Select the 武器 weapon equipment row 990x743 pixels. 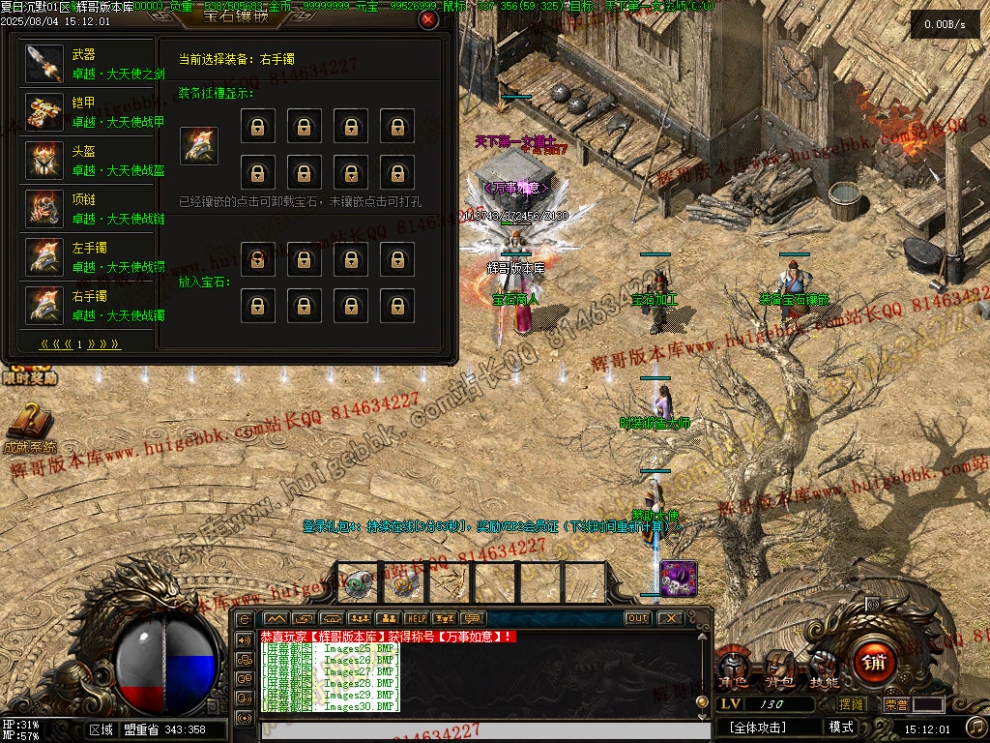(x=88, y=63)
